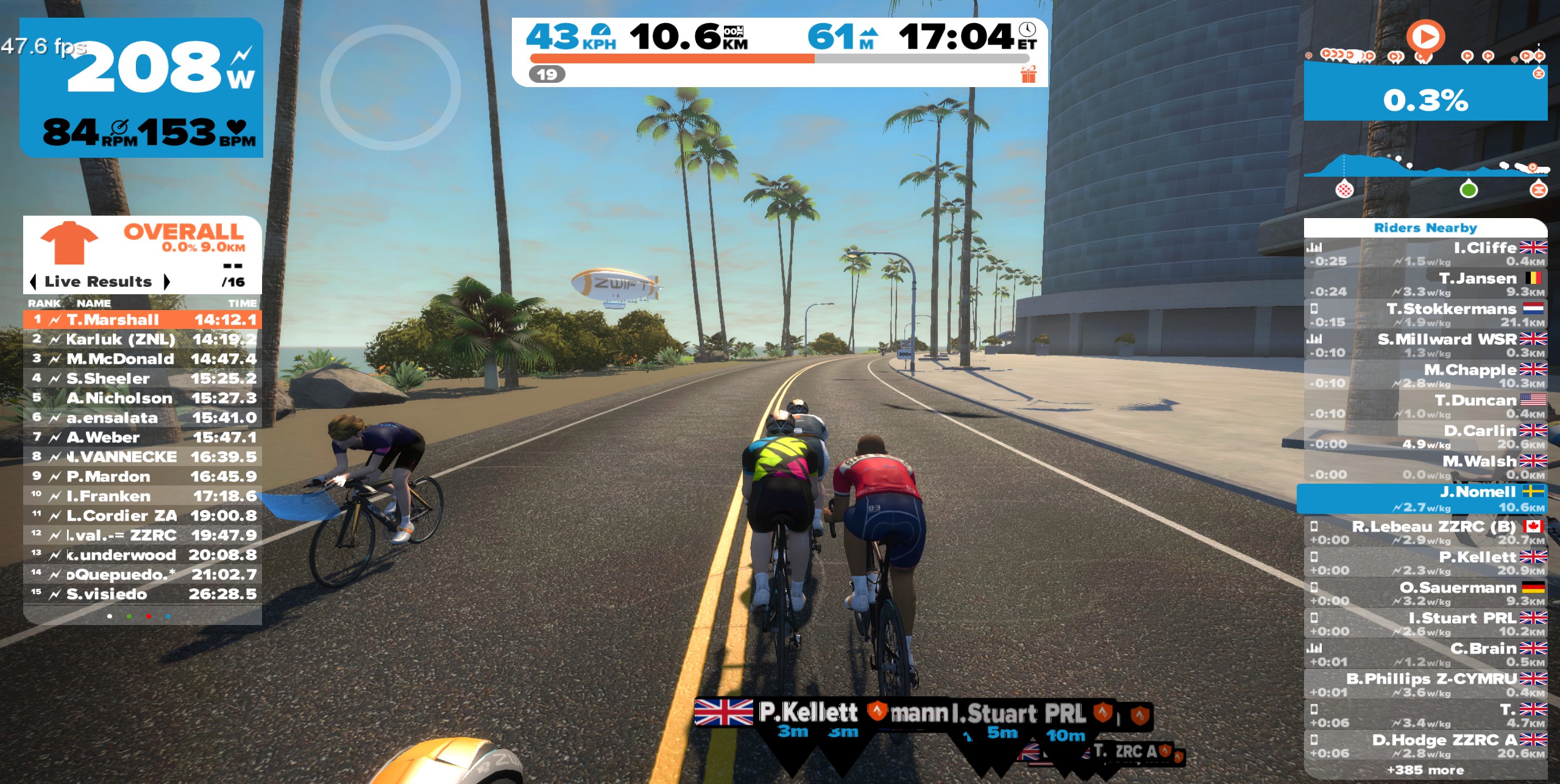The height and width of the screenshot is (784, 1560).
Task: Open the route elevation profile minimap
Action: [x=1425, y=171]
